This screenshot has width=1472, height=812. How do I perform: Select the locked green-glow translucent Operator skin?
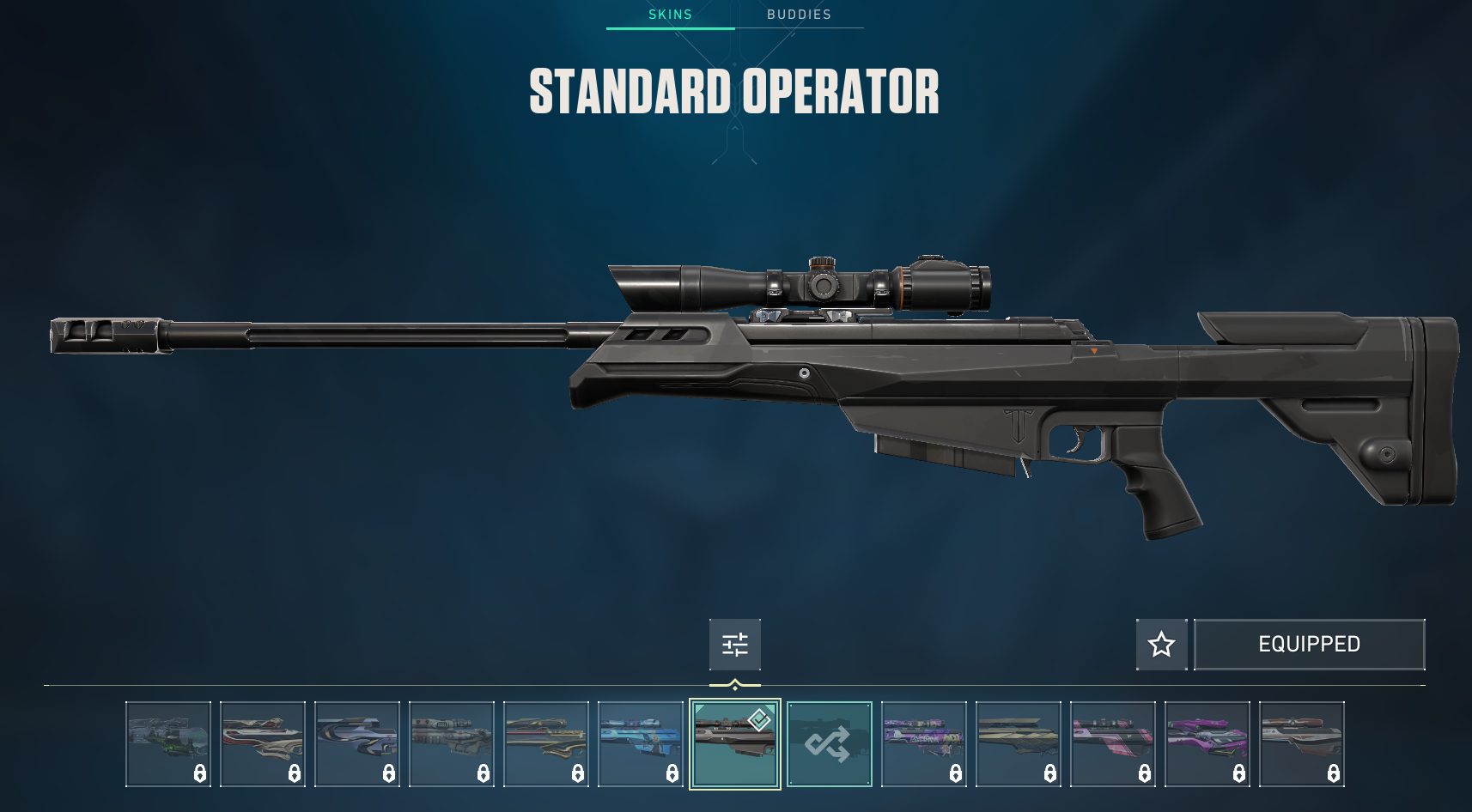tap(168, 743)
